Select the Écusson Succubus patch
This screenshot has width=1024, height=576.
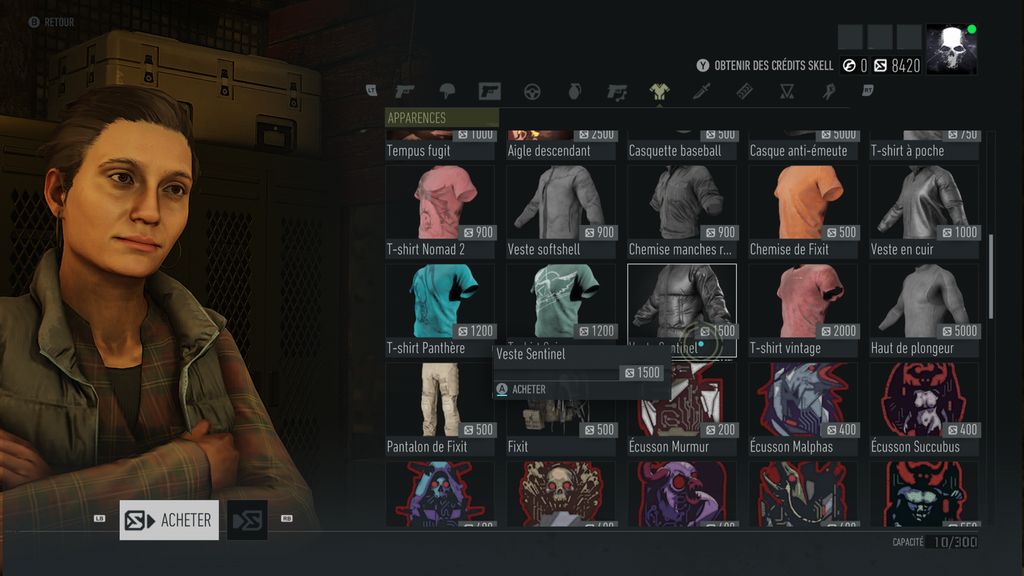tap(924, 400)
